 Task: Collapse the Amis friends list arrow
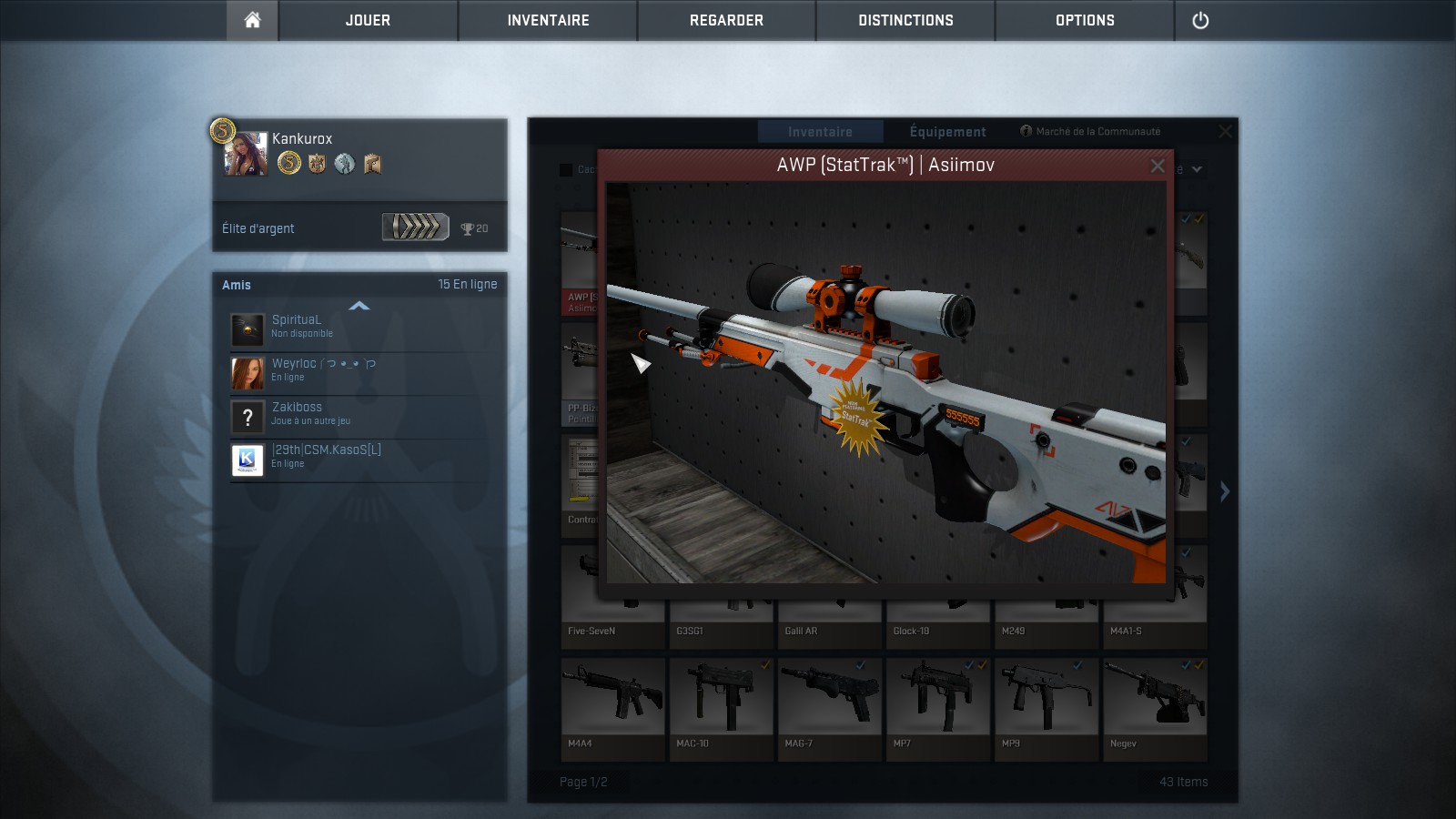(x=359, y=306)
